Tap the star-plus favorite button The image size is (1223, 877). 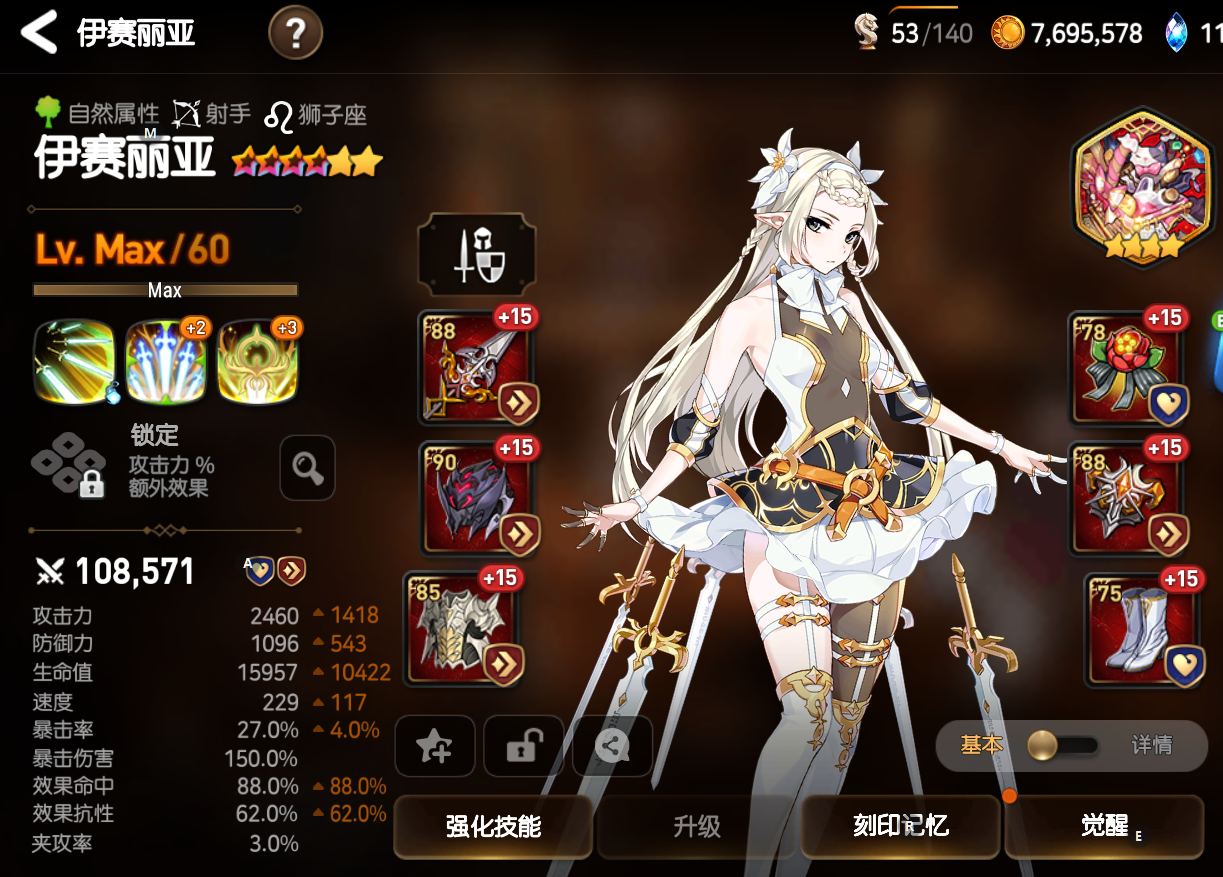pos(435,746)
